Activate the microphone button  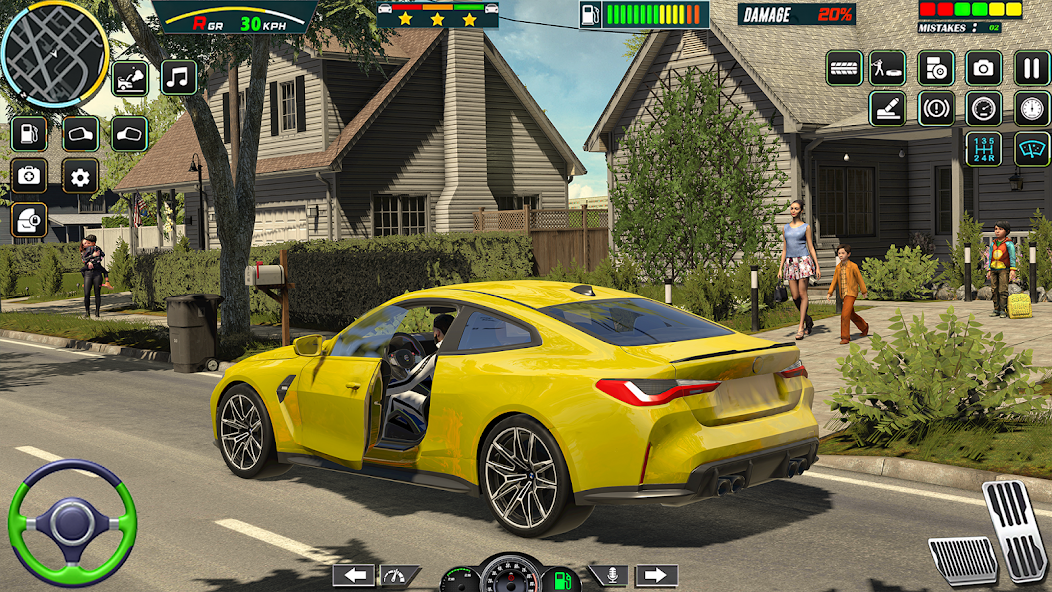(x=608, y=575)
